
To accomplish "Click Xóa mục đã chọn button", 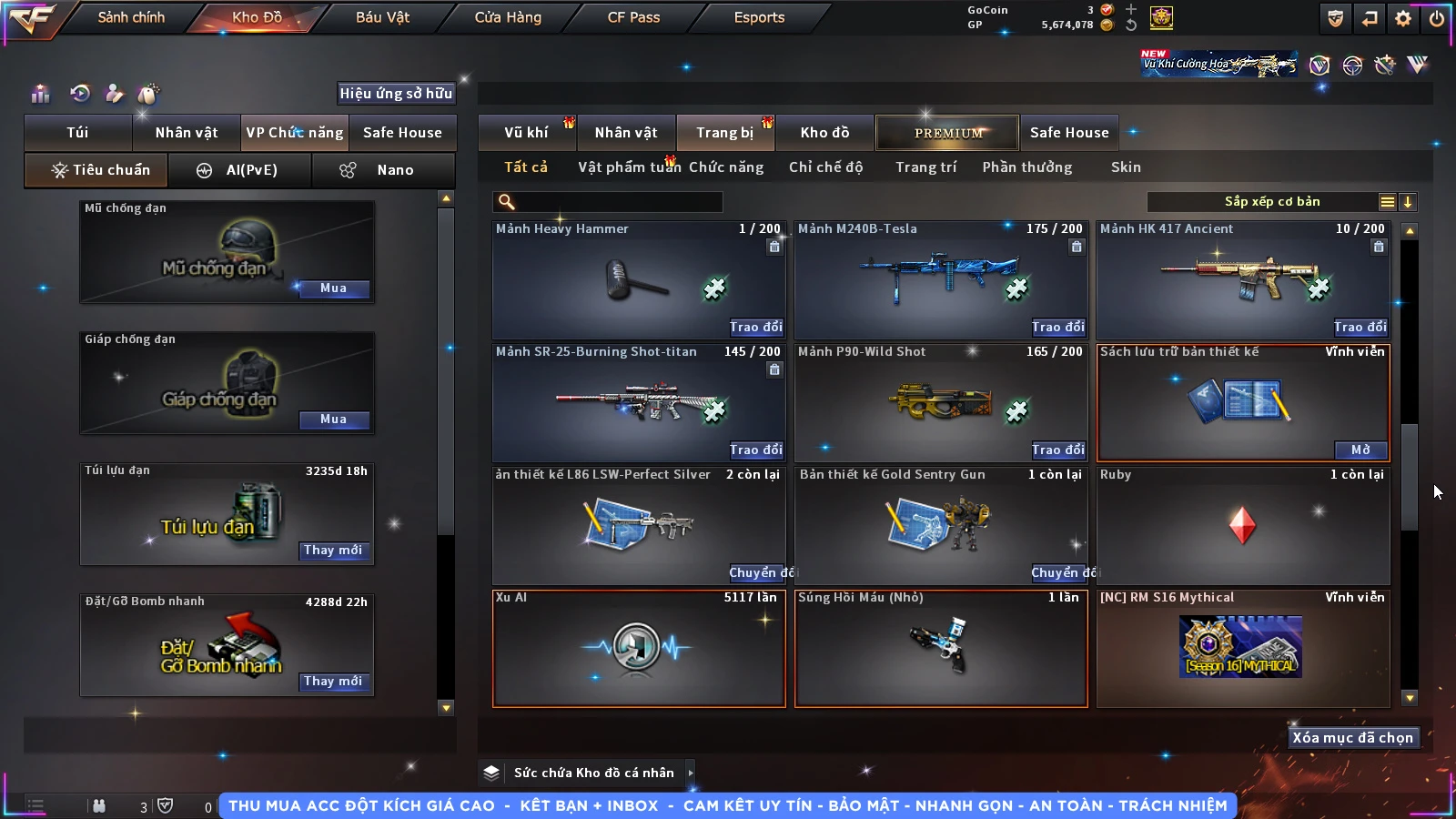I will pos(1352,738).
